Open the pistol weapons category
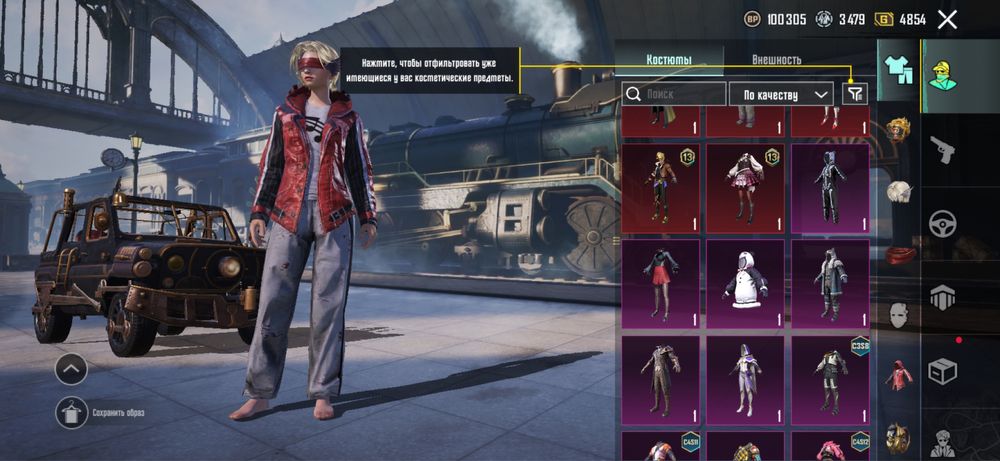The width and height of the screenshot is (1000, 461). 942,149
